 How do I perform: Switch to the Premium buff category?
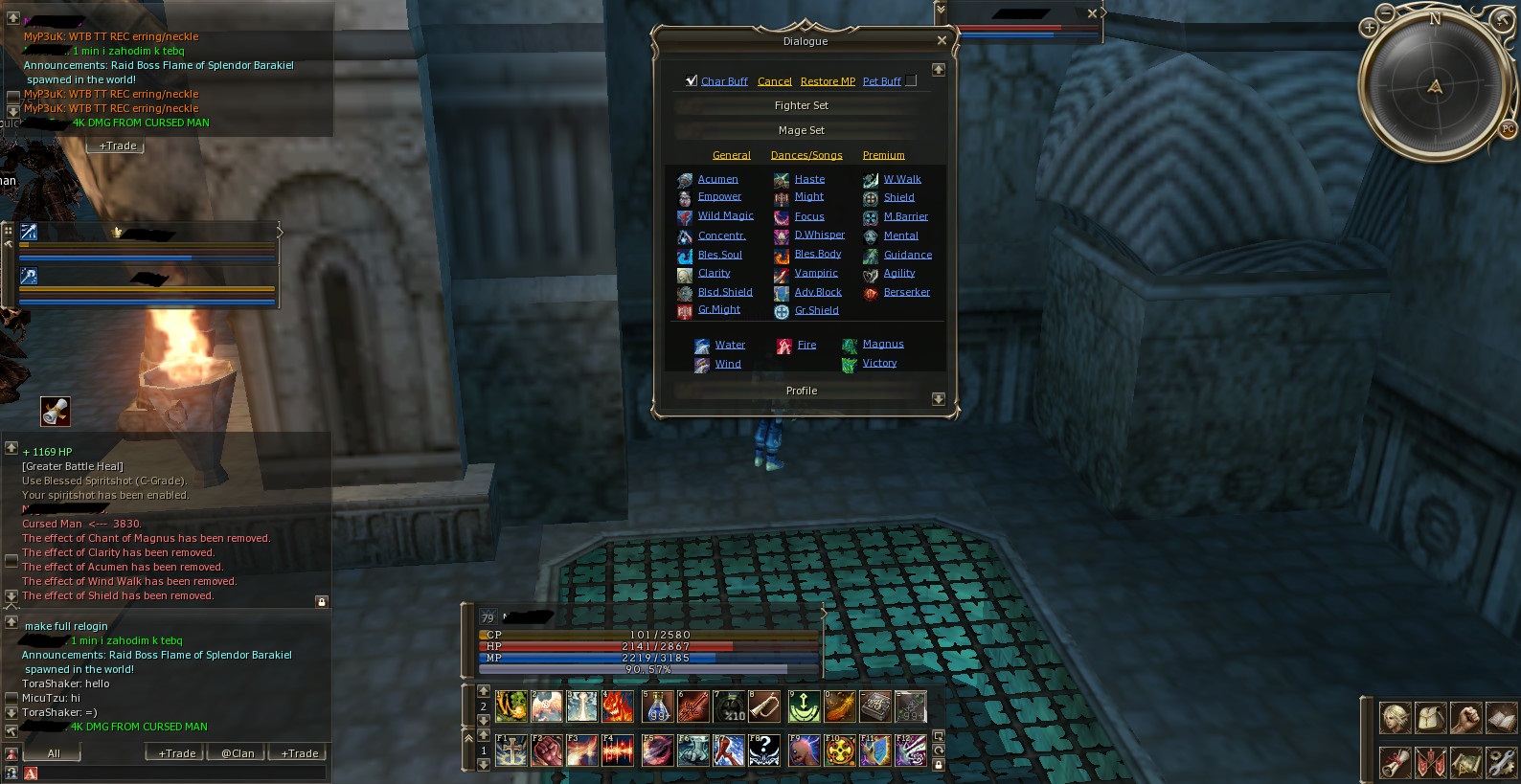[883, 155]
